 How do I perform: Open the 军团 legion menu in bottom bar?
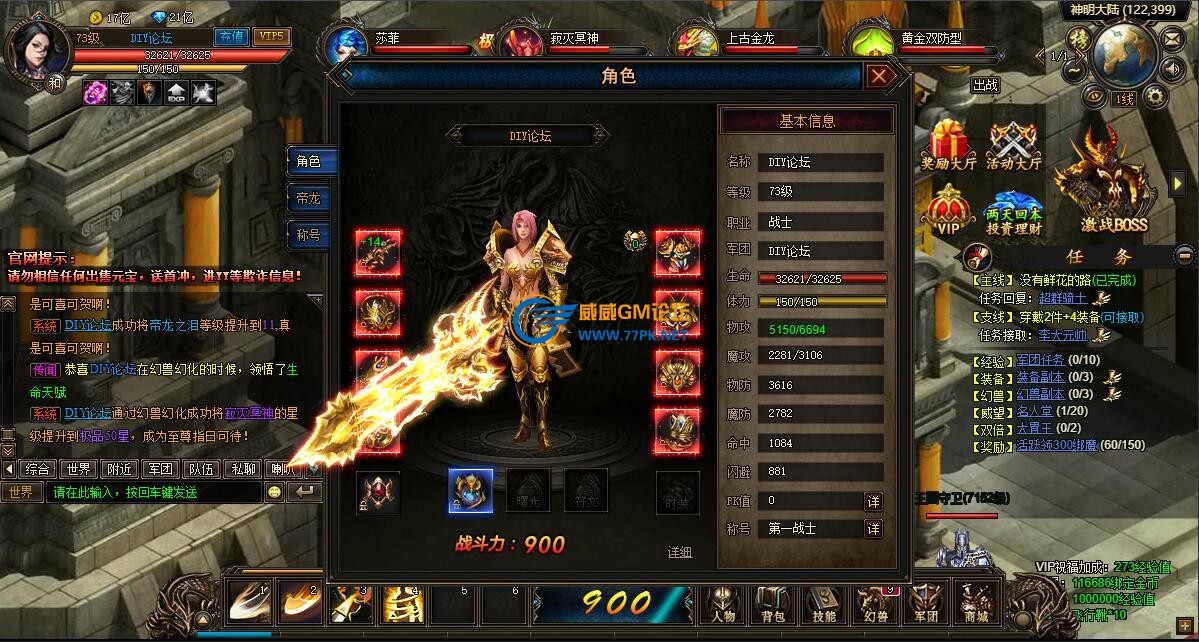click(926, 606)
